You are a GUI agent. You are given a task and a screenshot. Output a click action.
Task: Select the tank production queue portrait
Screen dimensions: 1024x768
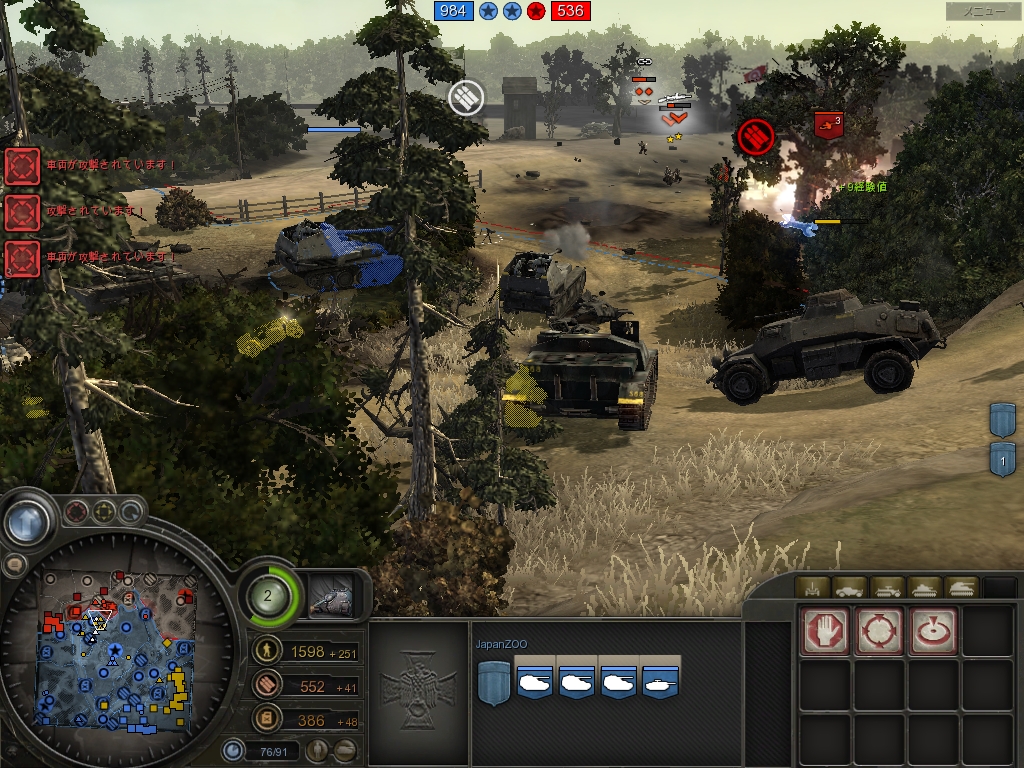(333, 596)
